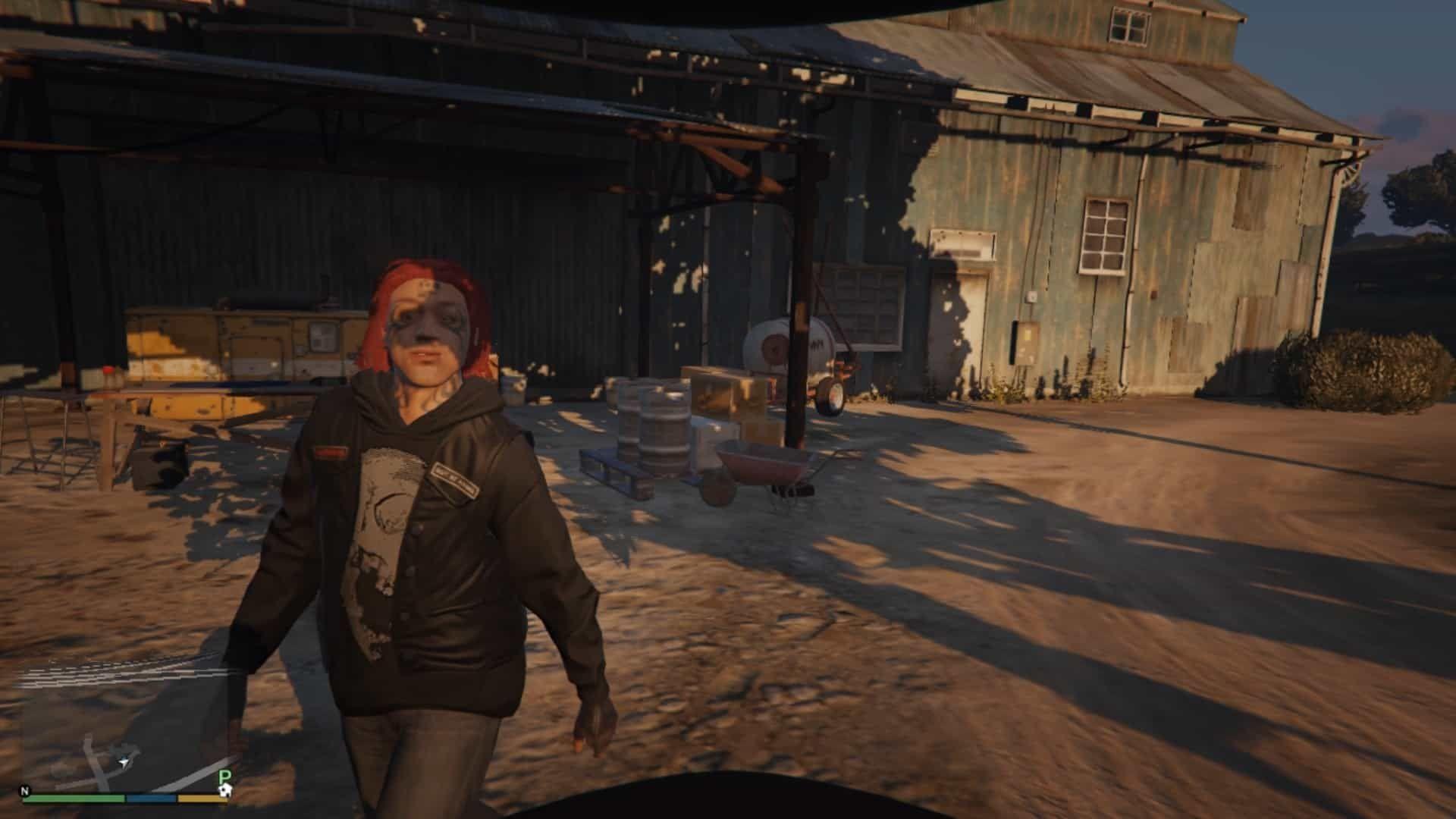Select the player arrow on the minimap

(x=122, y=759)
